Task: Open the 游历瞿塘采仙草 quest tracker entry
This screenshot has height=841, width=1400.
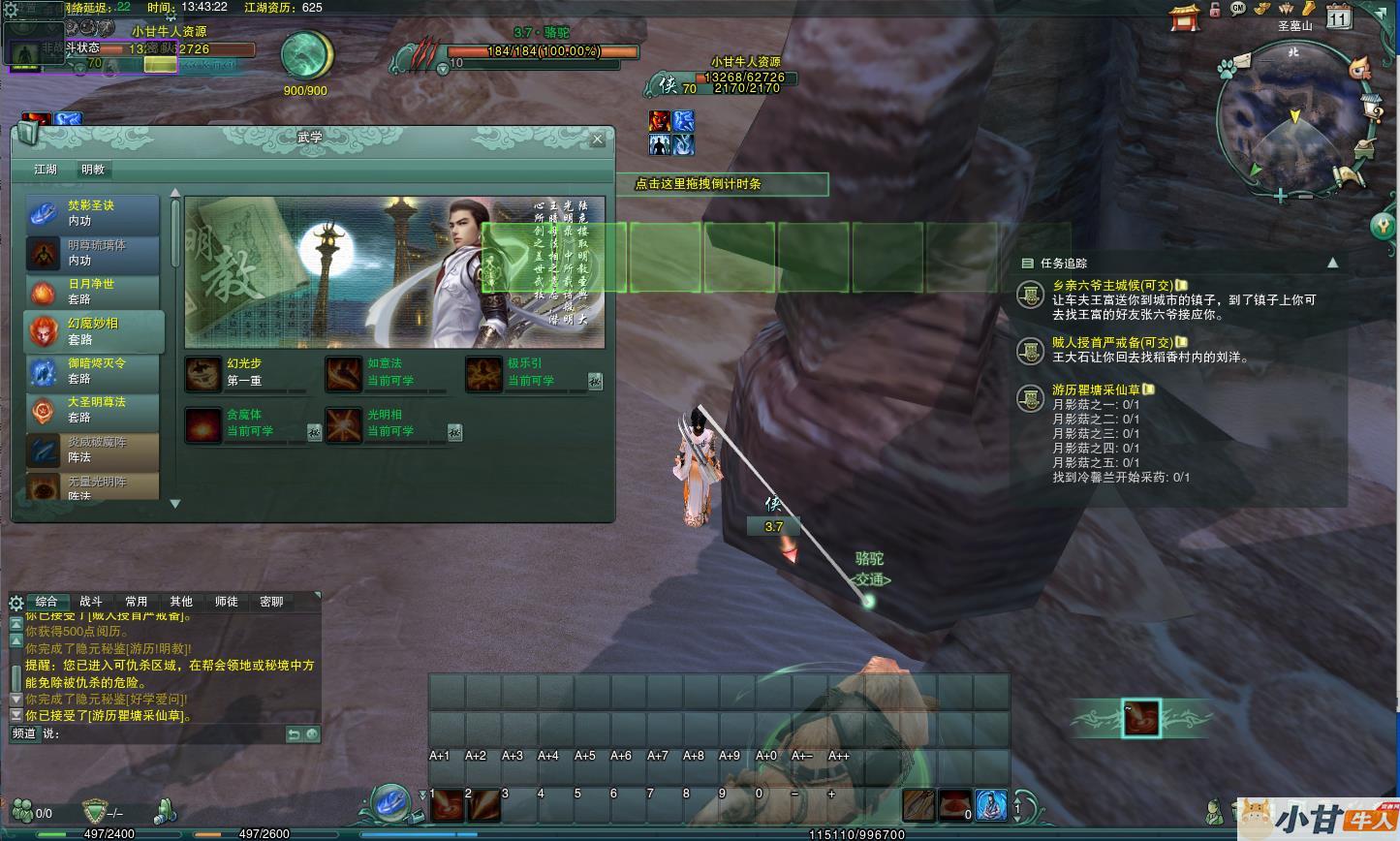Action: click(x=1097, y=389)
